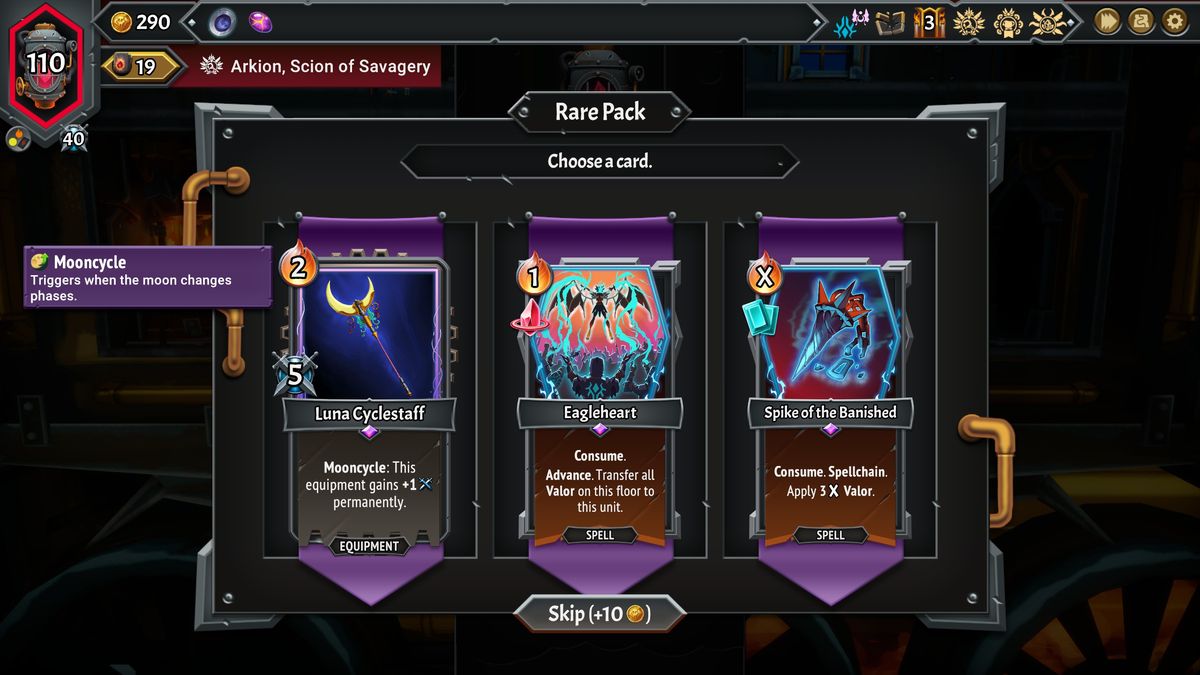View the Arkion, Scion of Savagery banner
The image size is (1200, 675).
318,67
